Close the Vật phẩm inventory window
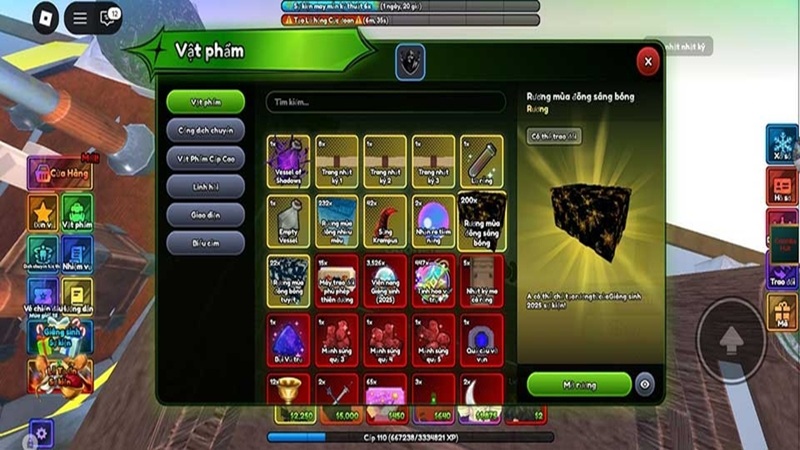Screen dimensions: 800x450 (648, 62)
